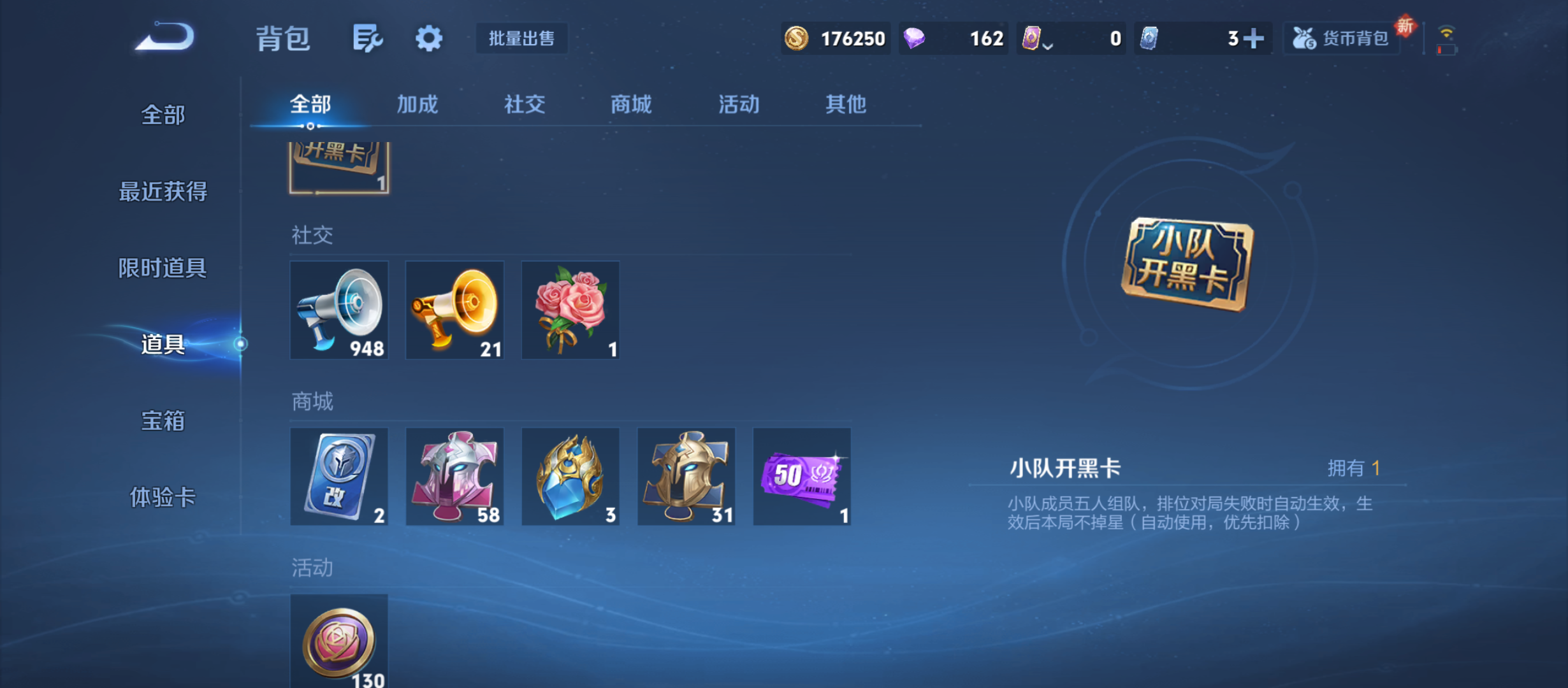
Task: Open the 宝箱 section in the sidebar
Action: [164, 420]
